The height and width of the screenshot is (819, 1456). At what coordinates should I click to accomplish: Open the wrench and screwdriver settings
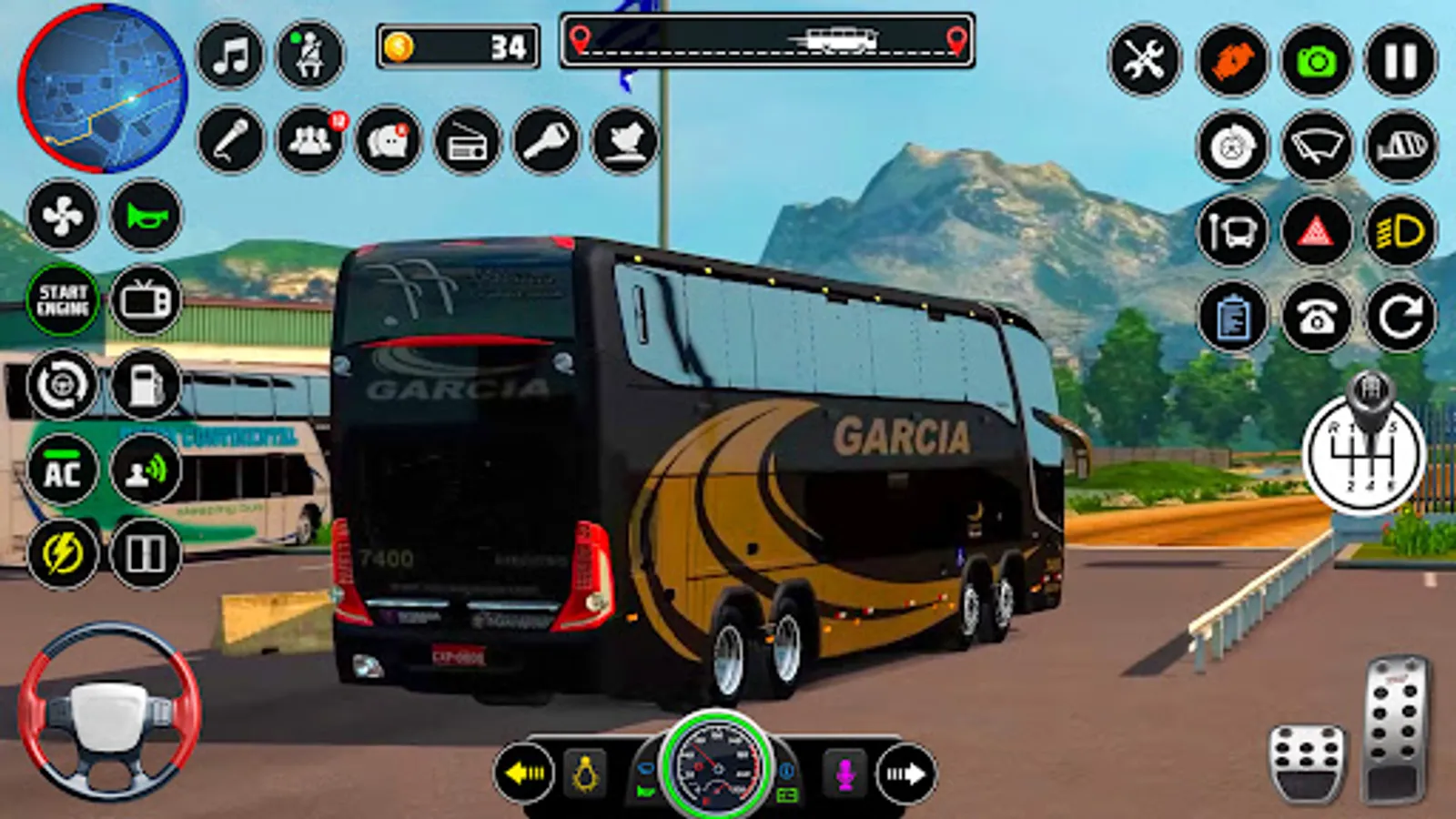click(x=1144, y=61)
